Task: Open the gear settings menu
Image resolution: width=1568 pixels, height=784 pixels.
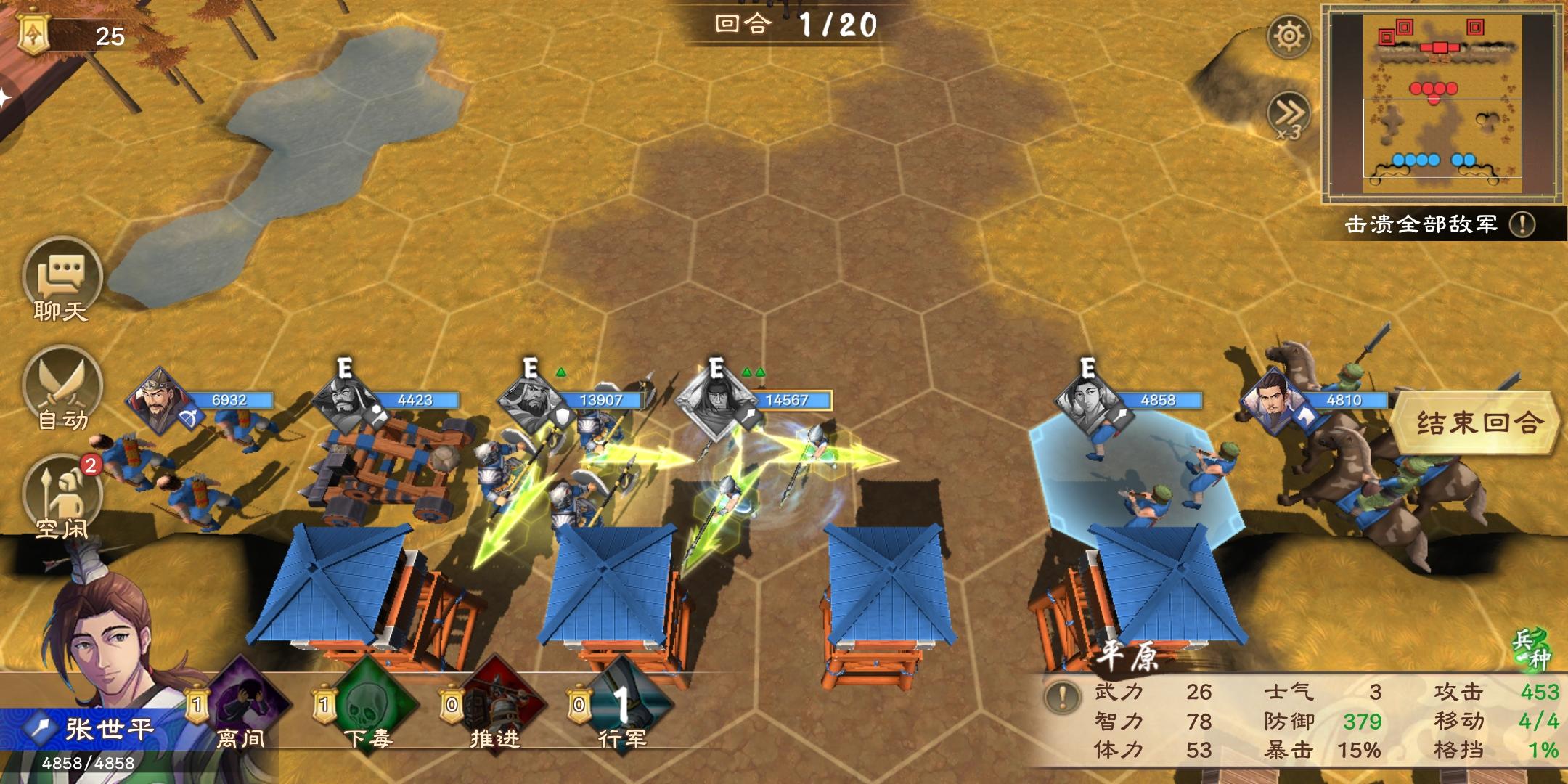Action: [x=1289, y=36]
